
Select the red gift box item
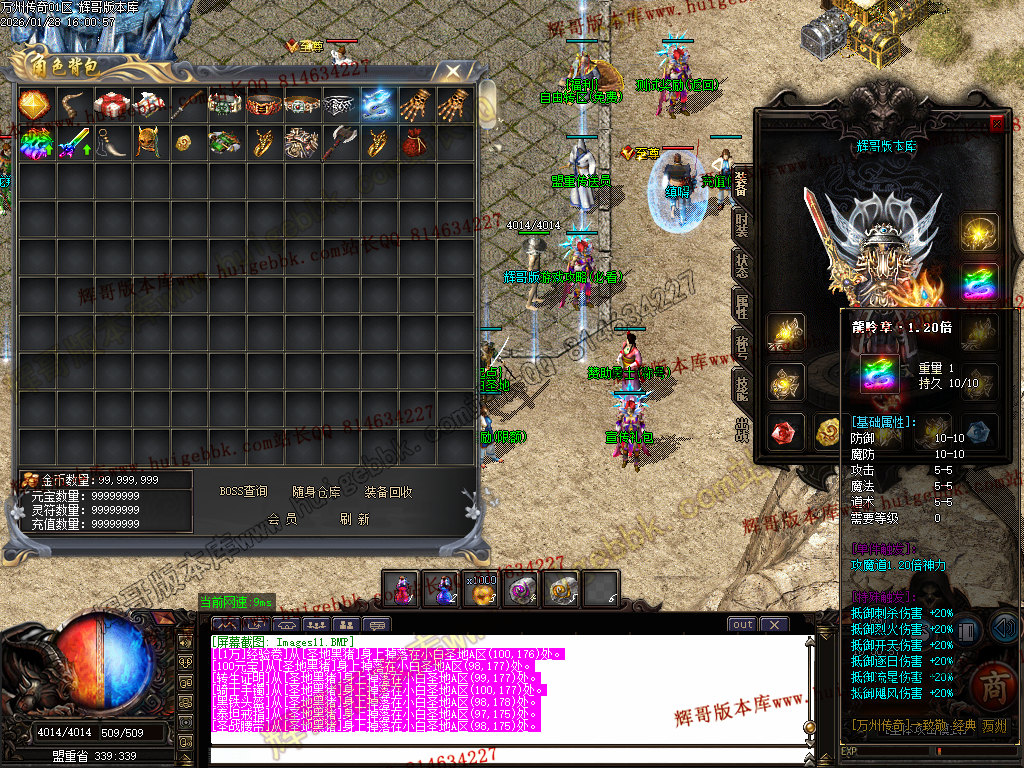[x=111, y=104]
